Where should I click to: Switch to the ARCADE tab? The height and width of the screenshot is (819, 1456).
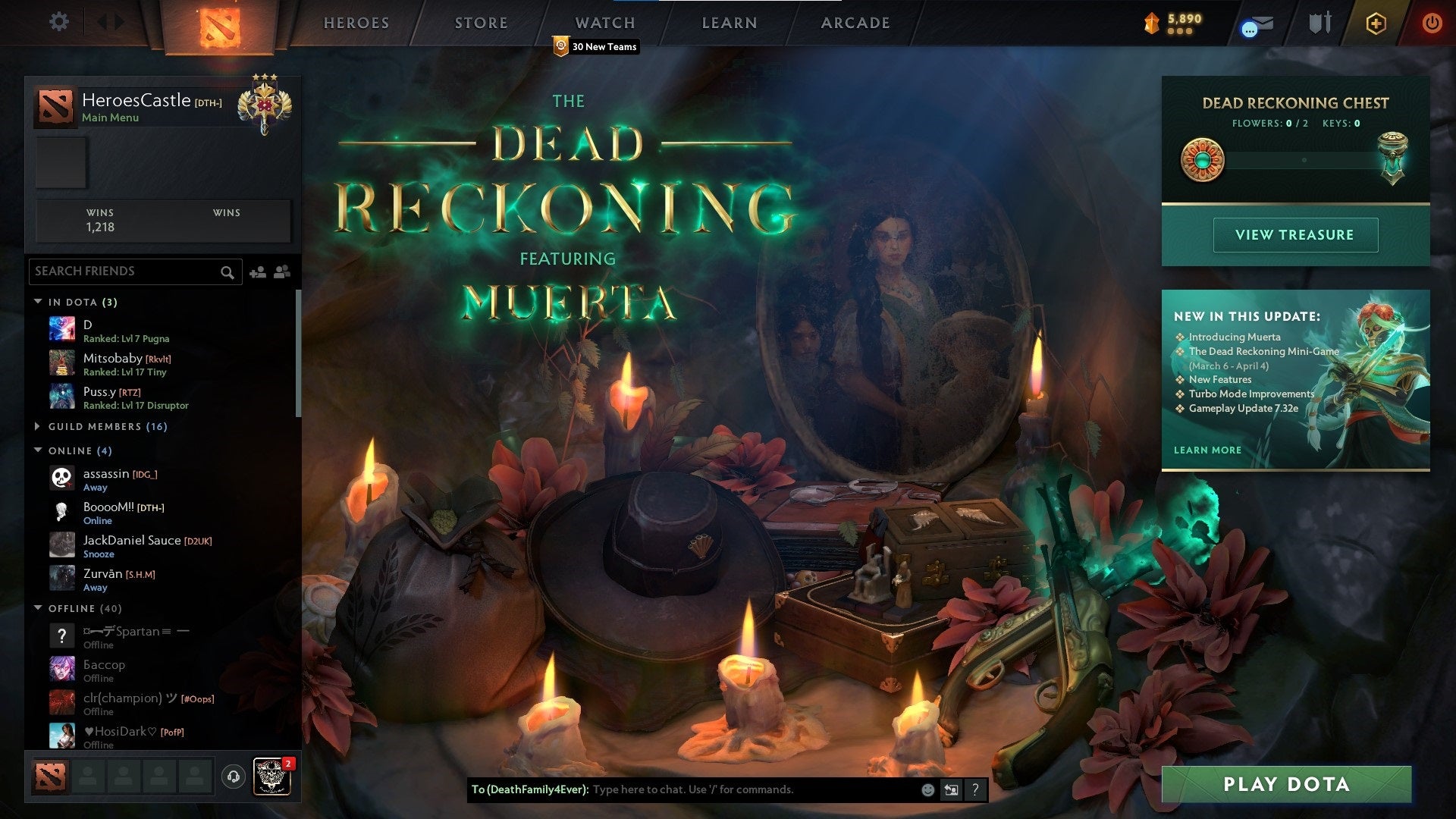(x=855, y=23)
